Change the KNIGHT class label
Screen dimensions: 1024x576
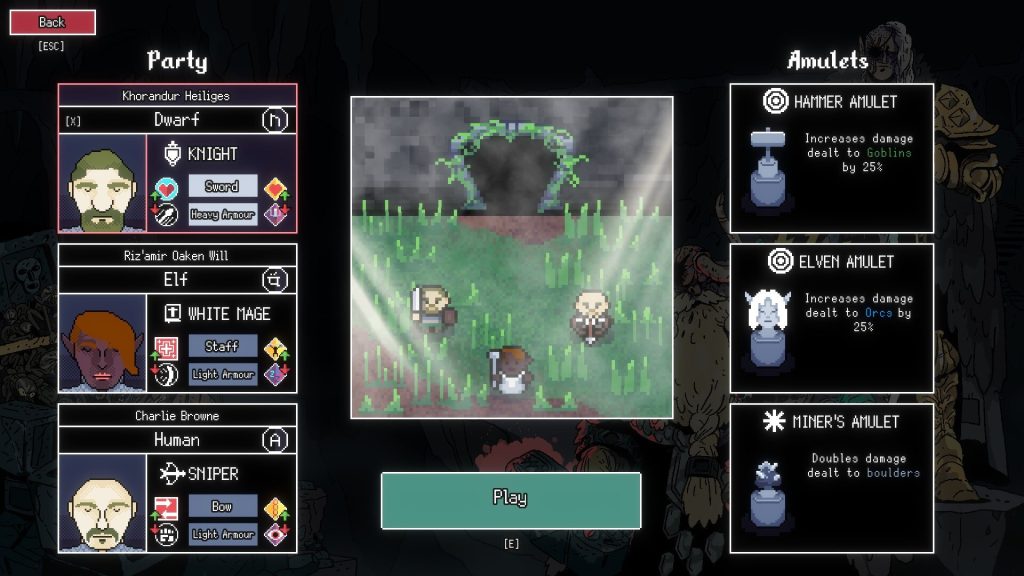tap(213, 154)
